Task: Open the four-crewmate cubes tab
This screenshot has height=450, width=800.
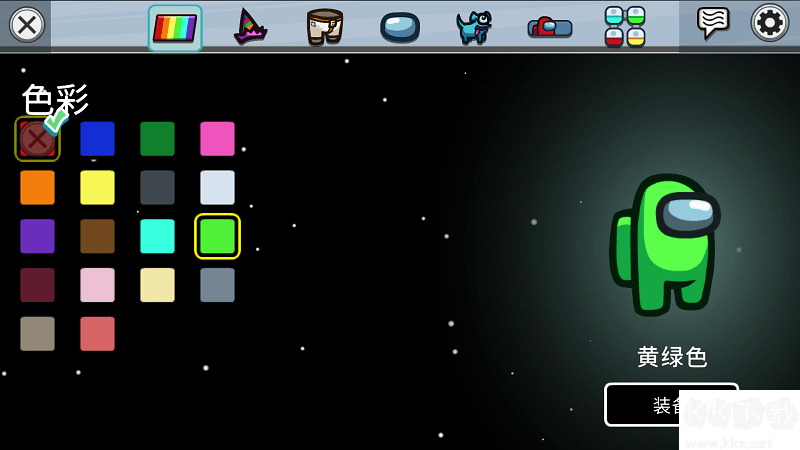Action: tap(625, 27)
